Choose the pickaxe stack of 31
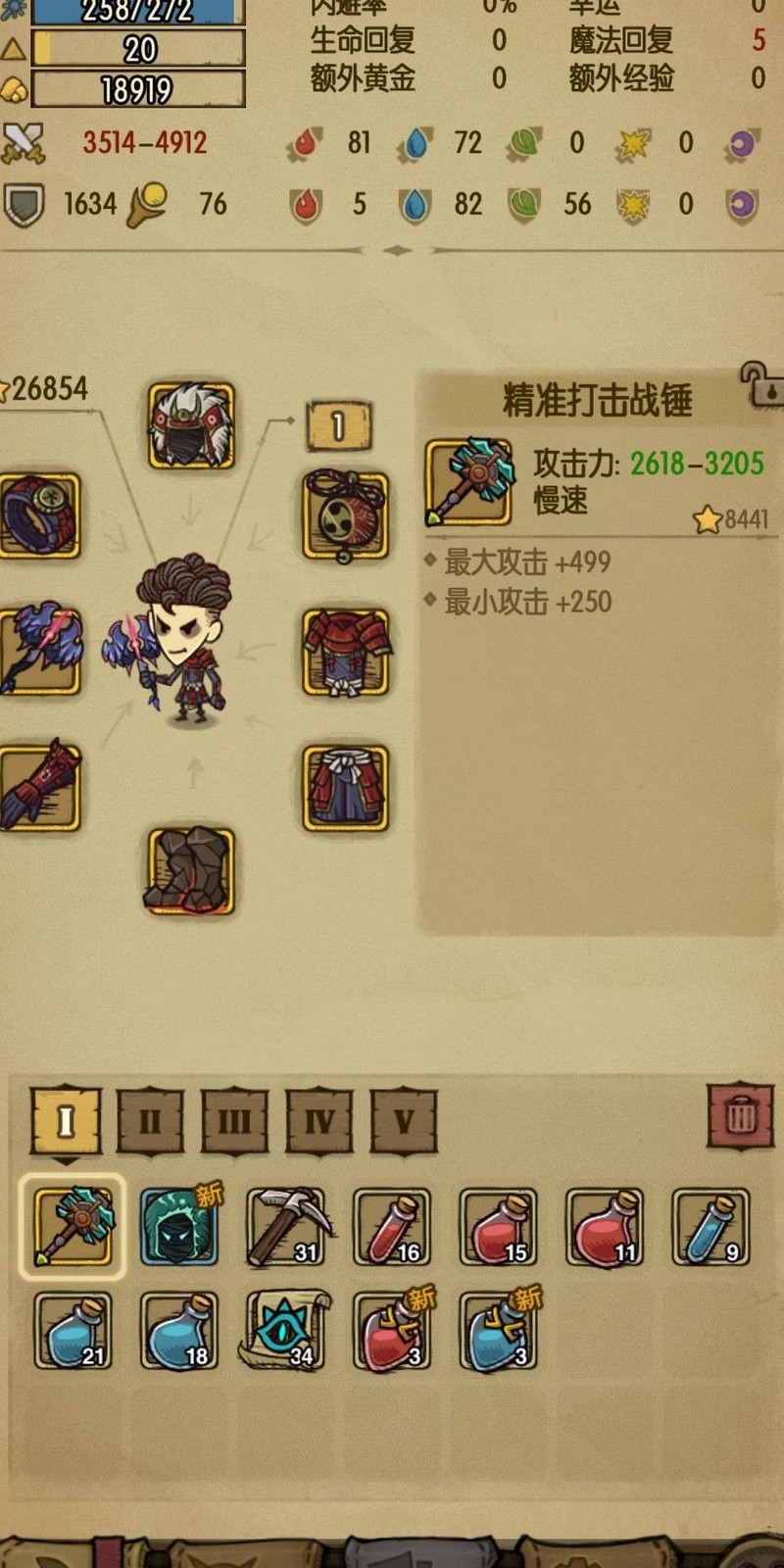The width and height of the screenshot is (784, 1568). pos(285,1226)
